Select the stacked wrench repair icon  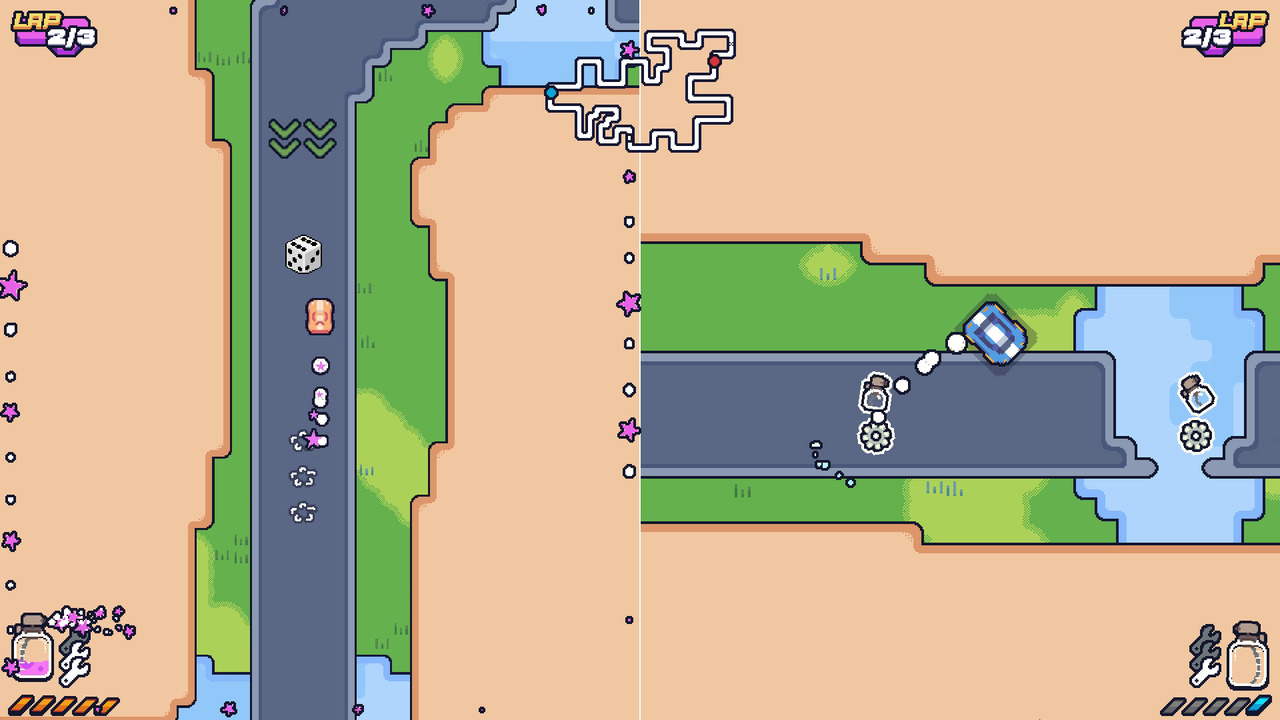74,660
